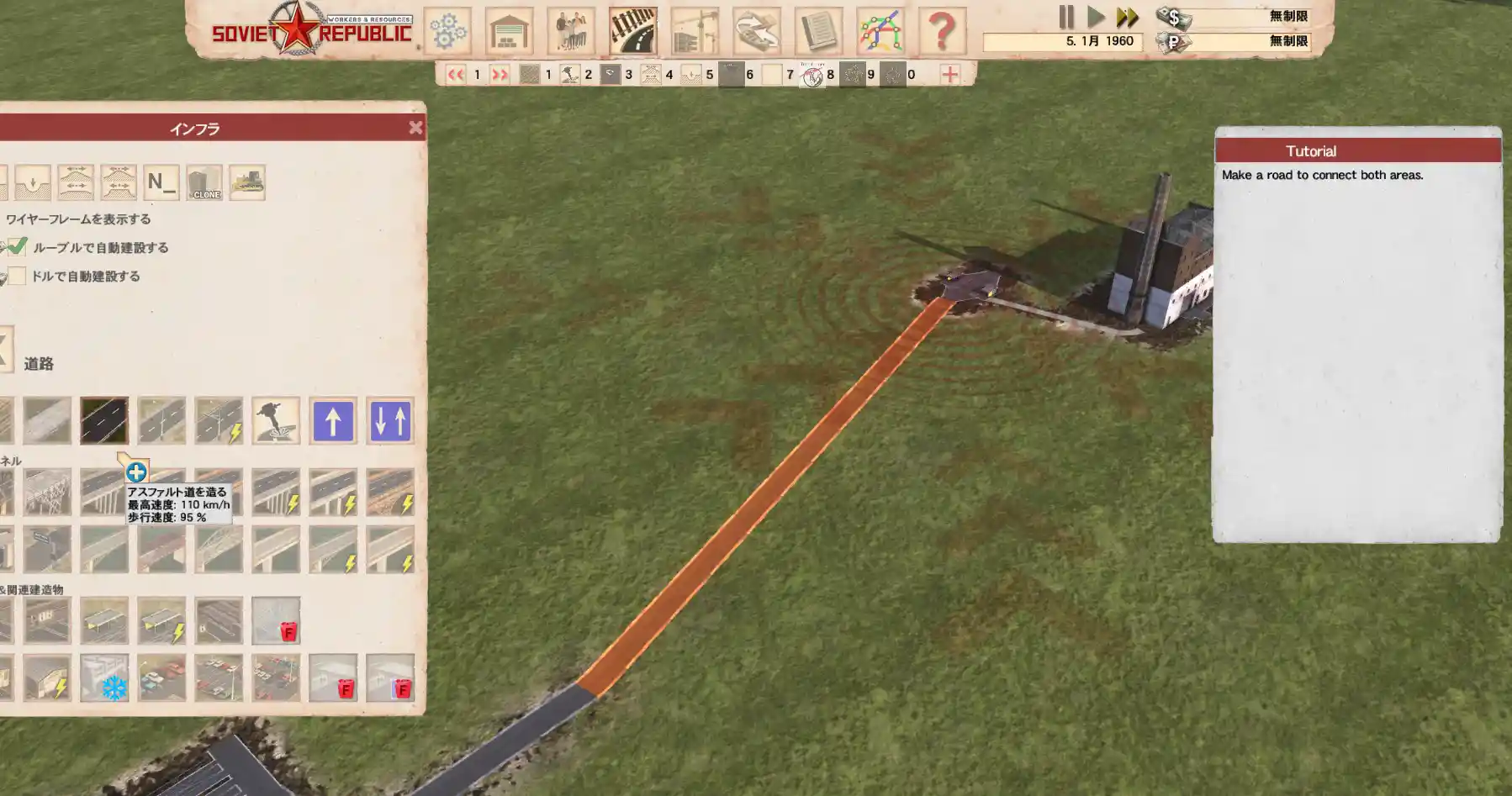This screenshot has width=1512, height=796.
Task: Choose the bulldozer demolish tool
Action: [247, 182]
